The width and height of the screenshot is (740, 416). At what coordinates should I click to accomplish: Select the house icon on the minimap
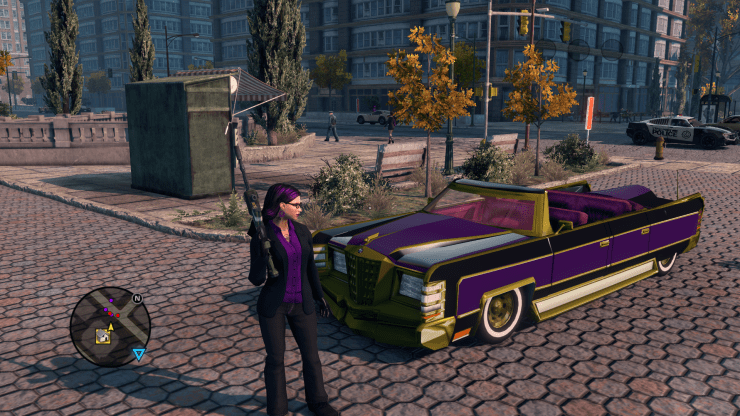coord(103,337)
